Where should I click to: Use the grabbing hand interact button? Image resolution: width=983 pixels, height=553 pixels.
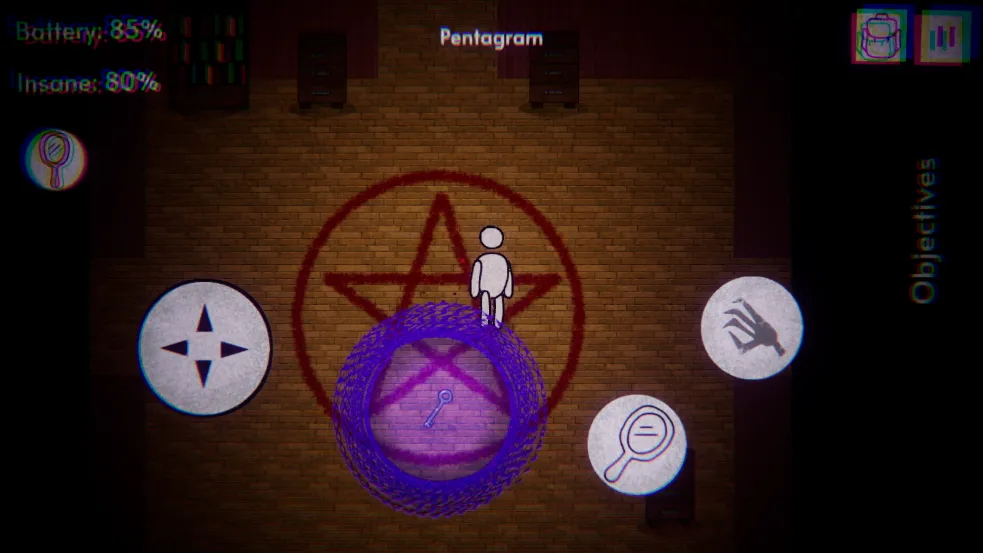click(x=751, y=328)
